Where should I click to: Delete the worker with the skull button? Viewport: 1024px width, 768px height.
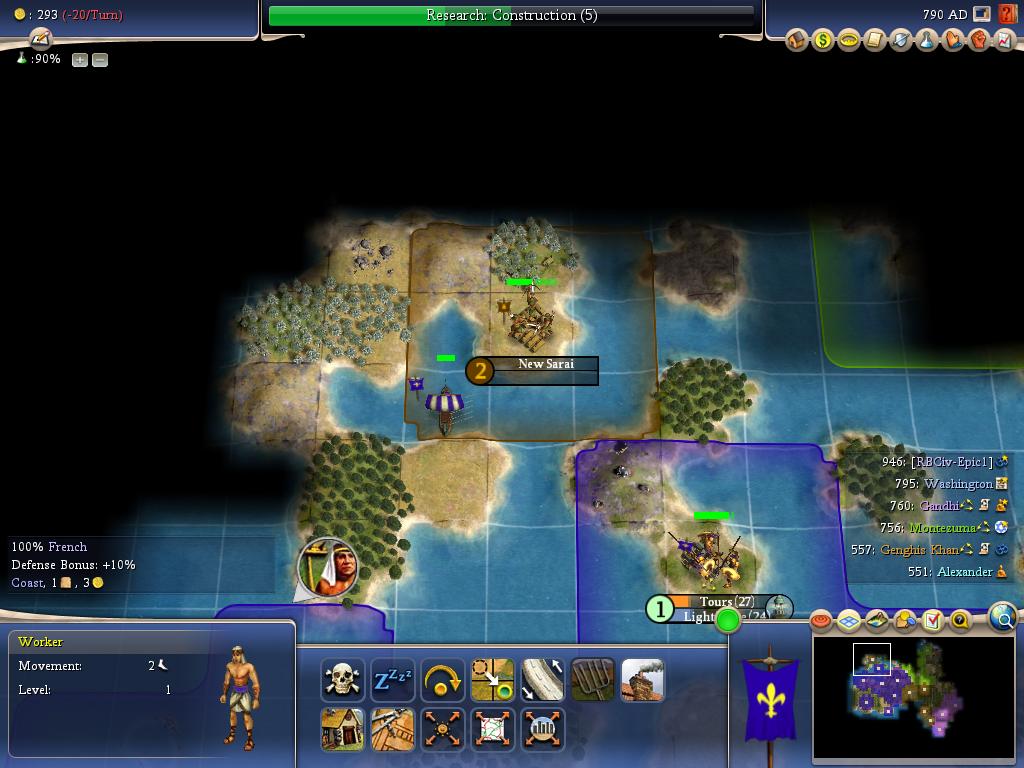click(343, 681)
